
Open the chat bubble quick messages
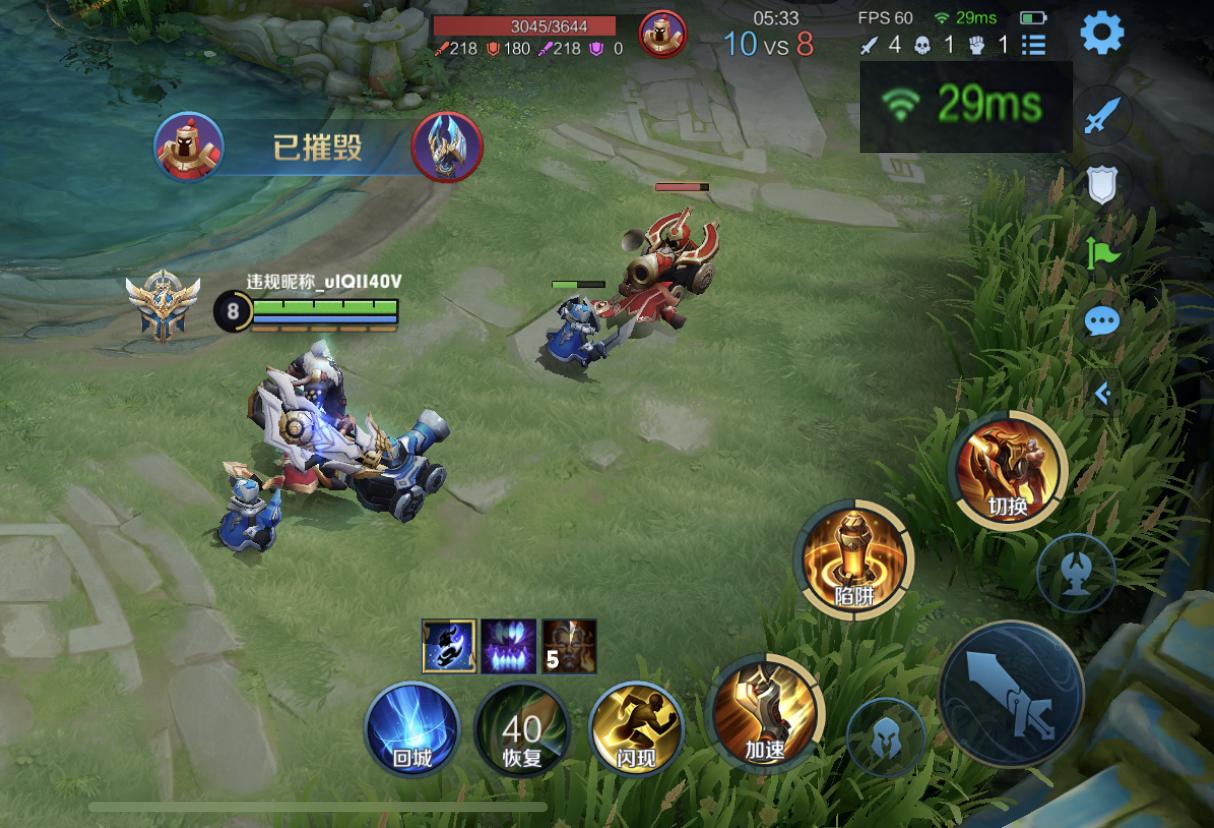[1102, 320]
